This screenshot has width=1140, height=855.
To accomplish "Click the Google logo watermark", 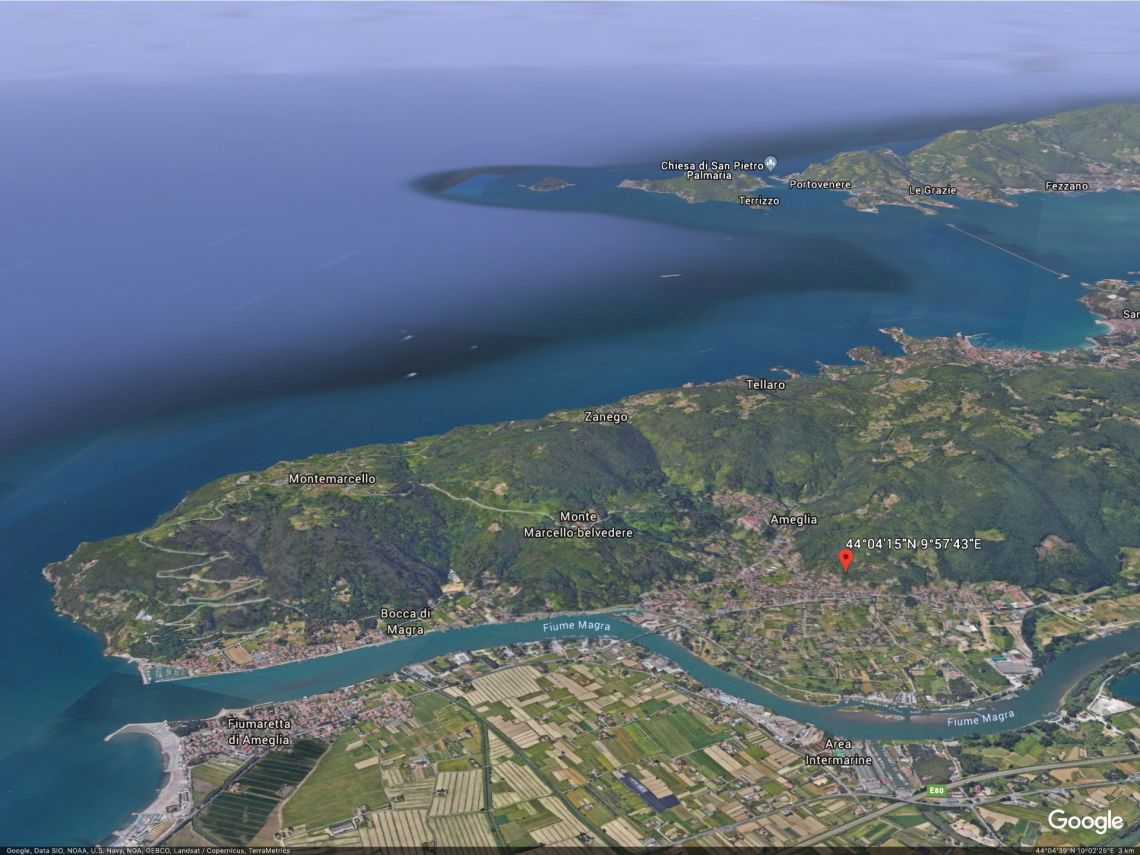I will click(x=1085, y=822).
